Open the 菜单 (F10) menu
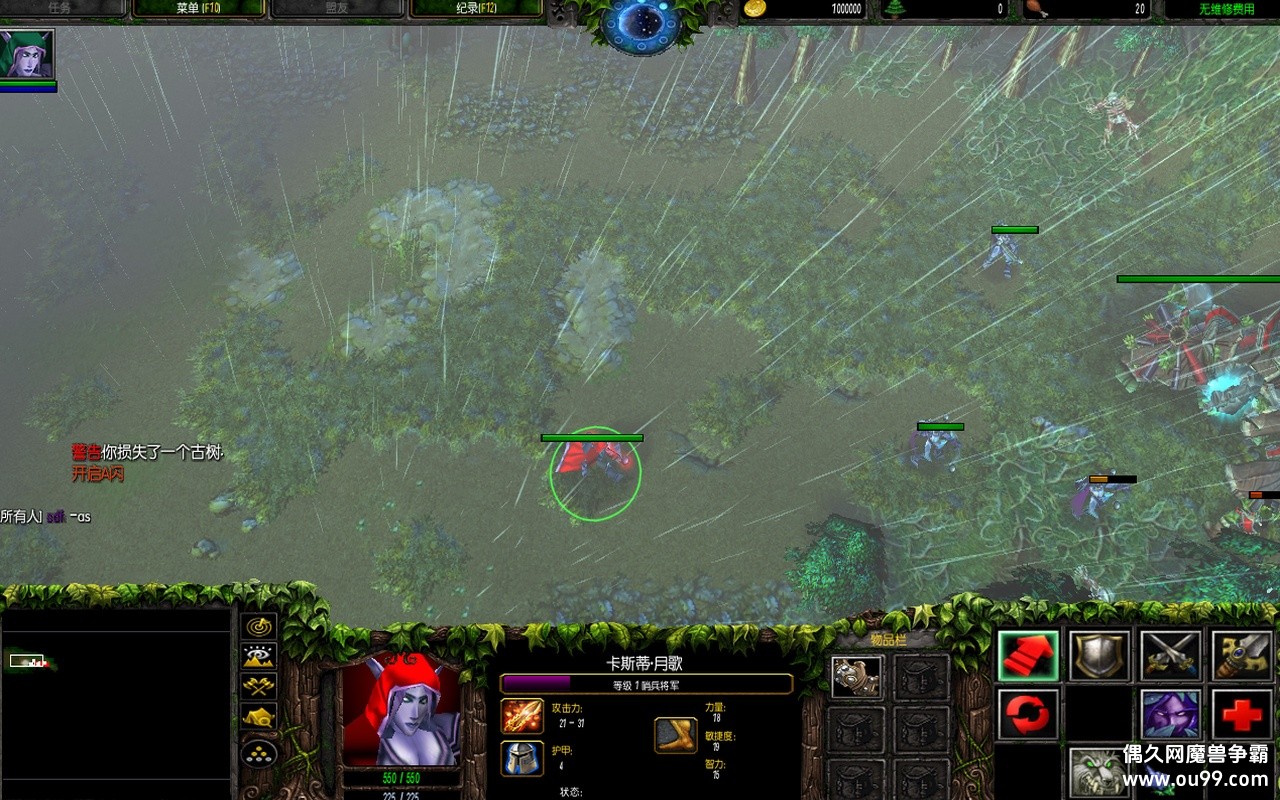The image size is (1280, 800). (198, 9)
